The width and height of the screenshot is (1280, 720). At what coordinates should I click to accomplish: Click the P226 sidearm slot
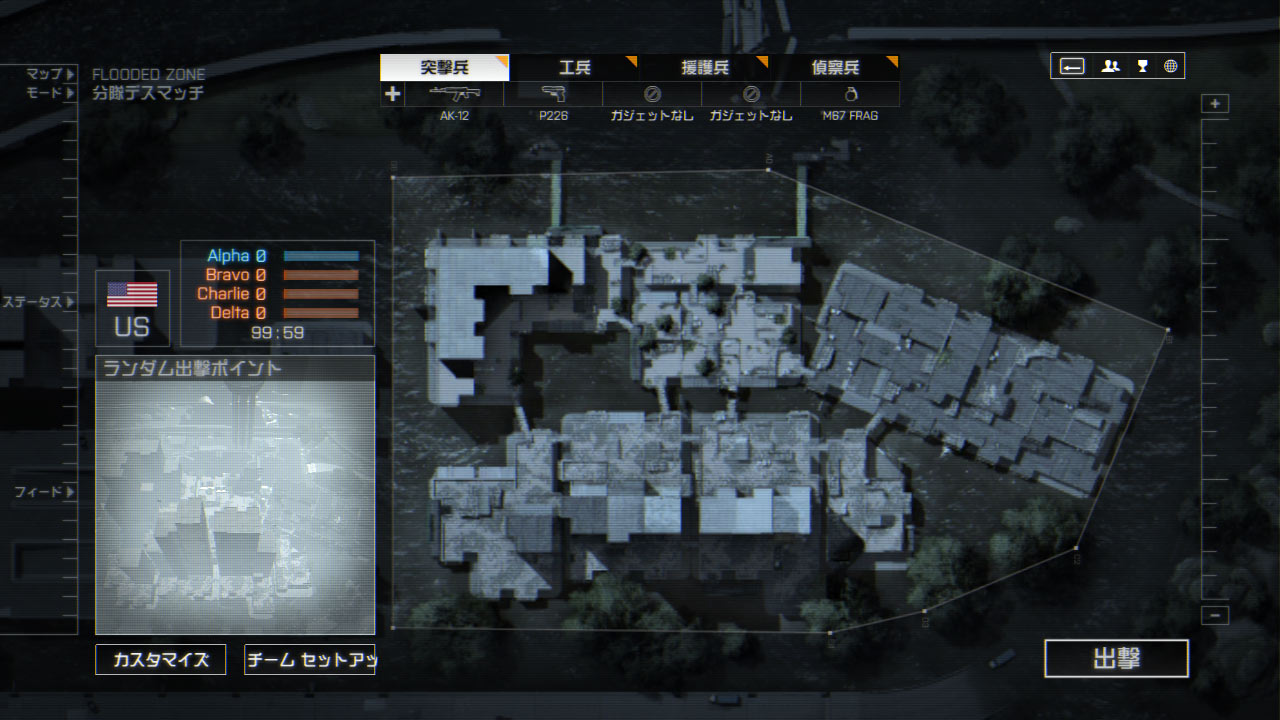click(553, 95)
